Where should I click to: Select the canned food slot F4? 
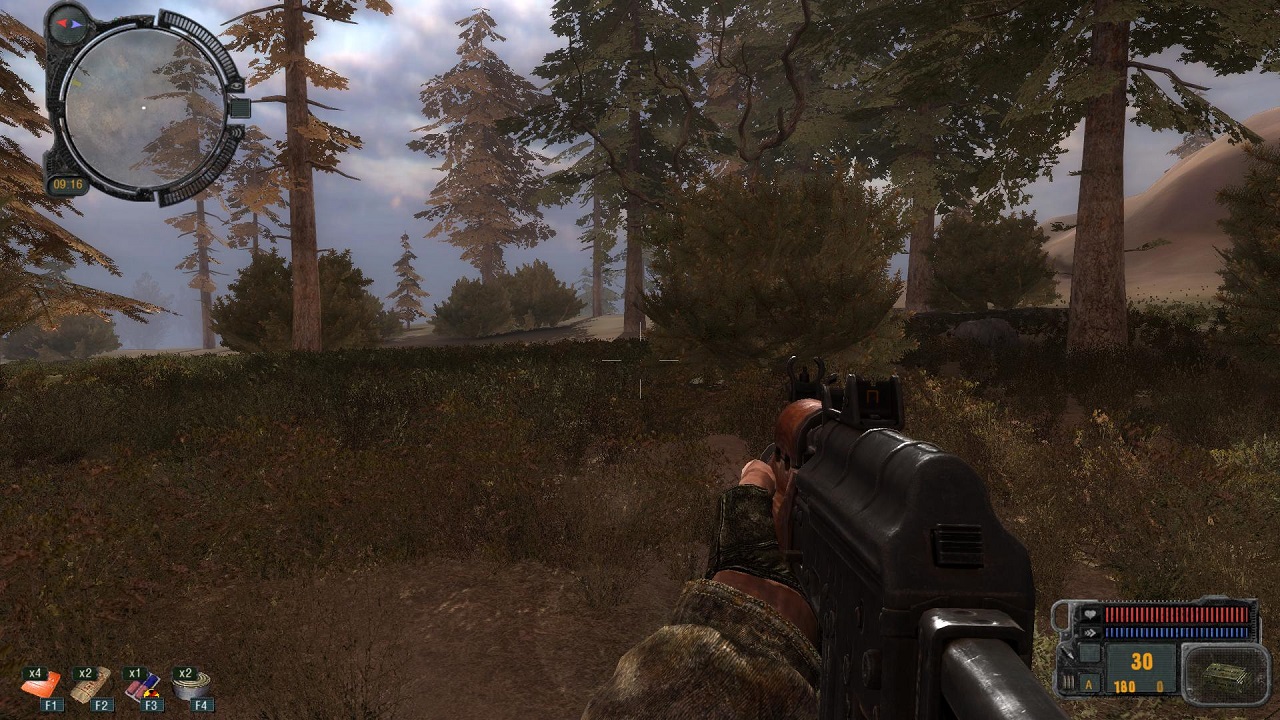point(190,685)
